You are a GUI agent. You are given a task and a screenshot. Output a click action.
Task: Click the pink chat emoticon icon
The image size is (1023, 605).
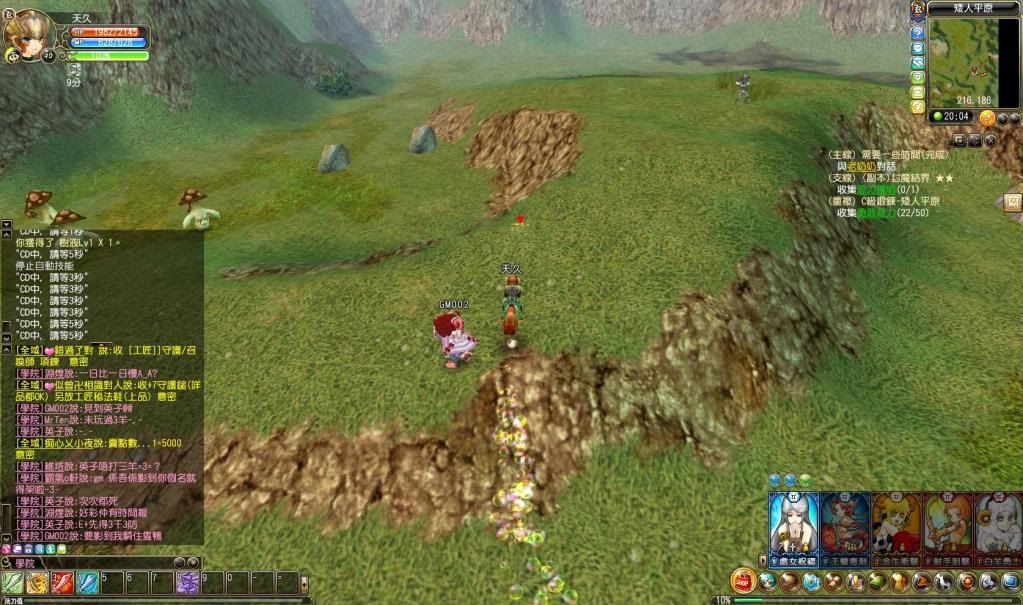tap(7, 549)
